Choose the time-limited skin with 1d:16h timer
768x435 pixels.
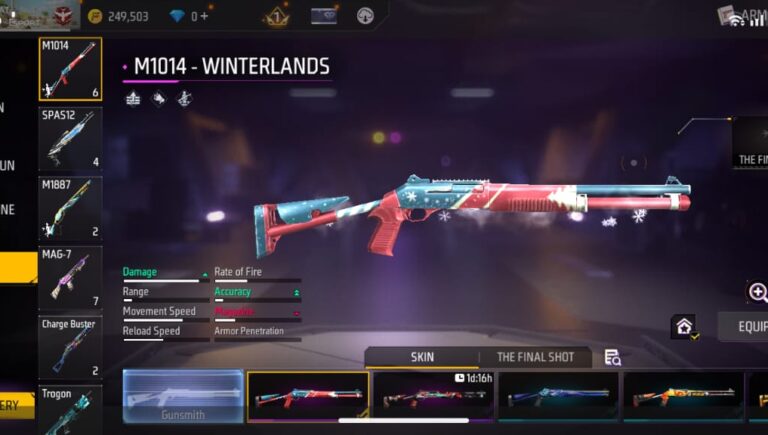[x=433, y=396]
